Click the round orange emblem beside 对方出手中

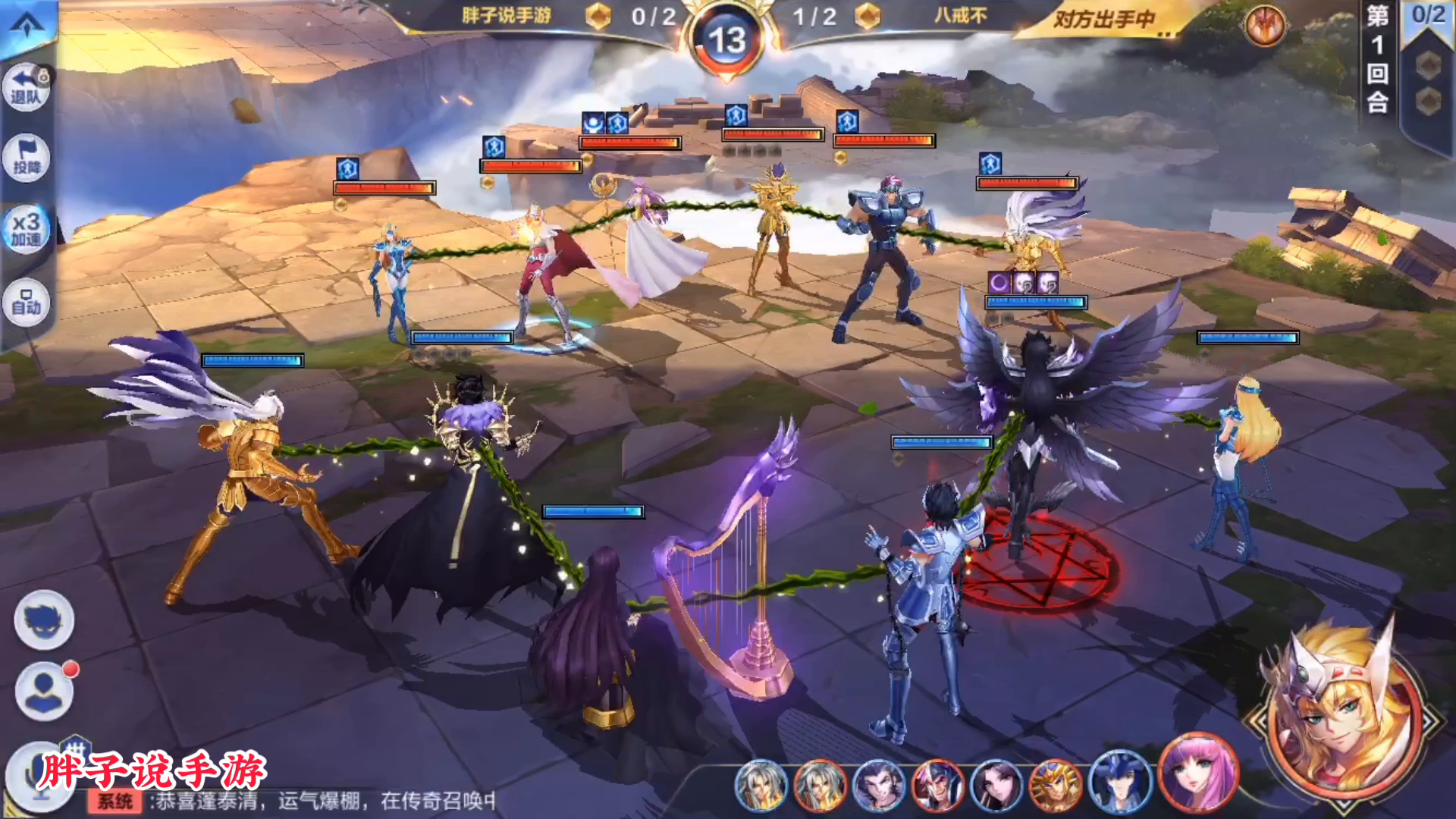1265,26
